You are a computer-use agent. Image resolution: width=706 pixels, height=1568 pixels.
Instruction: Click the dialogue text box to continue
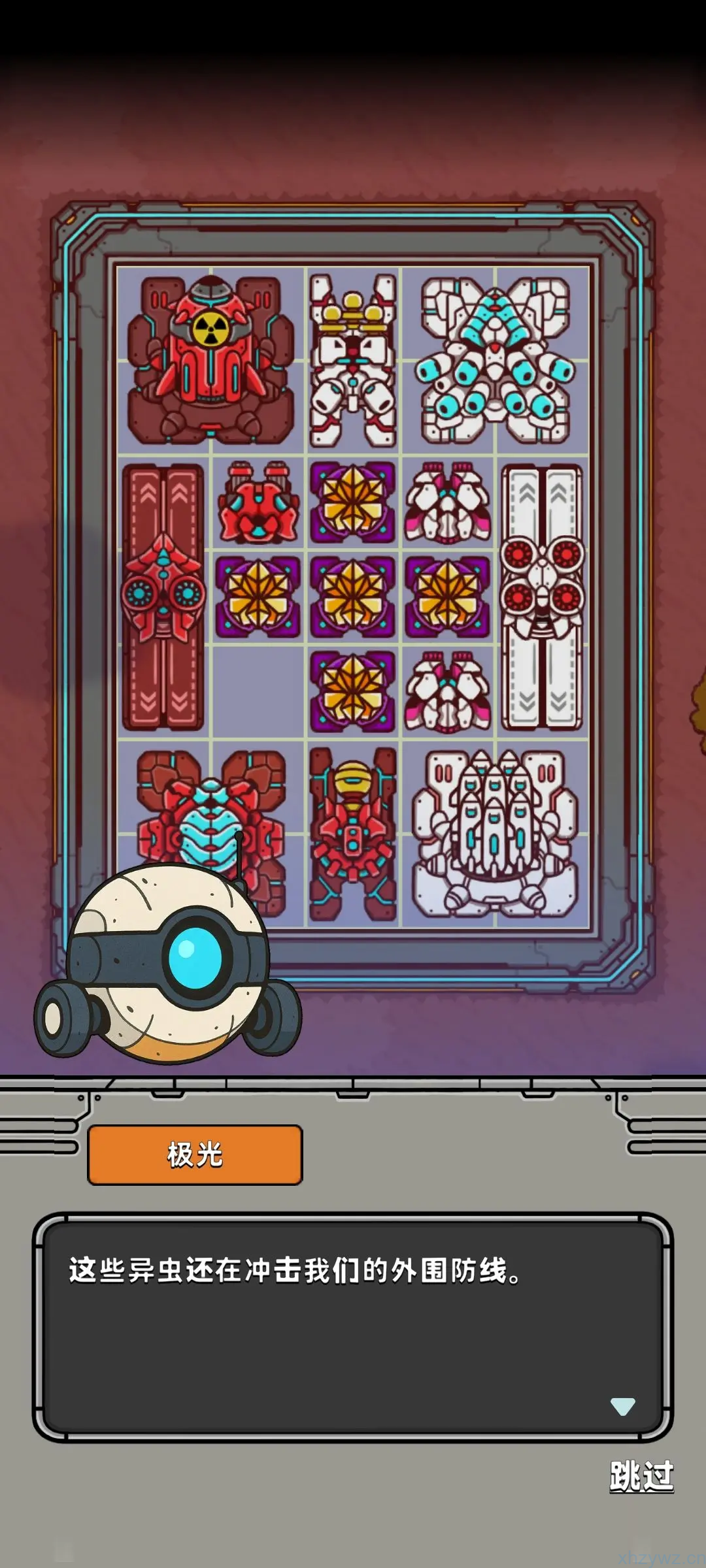353,1326
